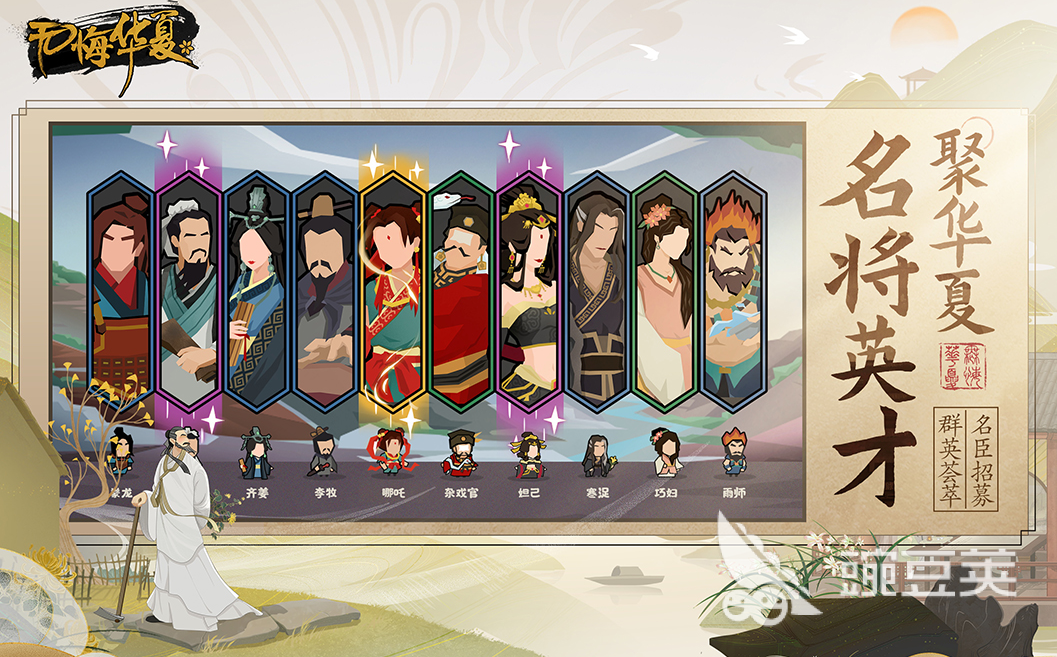Select the flame-haired 雨师 portrait card
This screenshot has width=1057, height=657.
pos(733,290)
